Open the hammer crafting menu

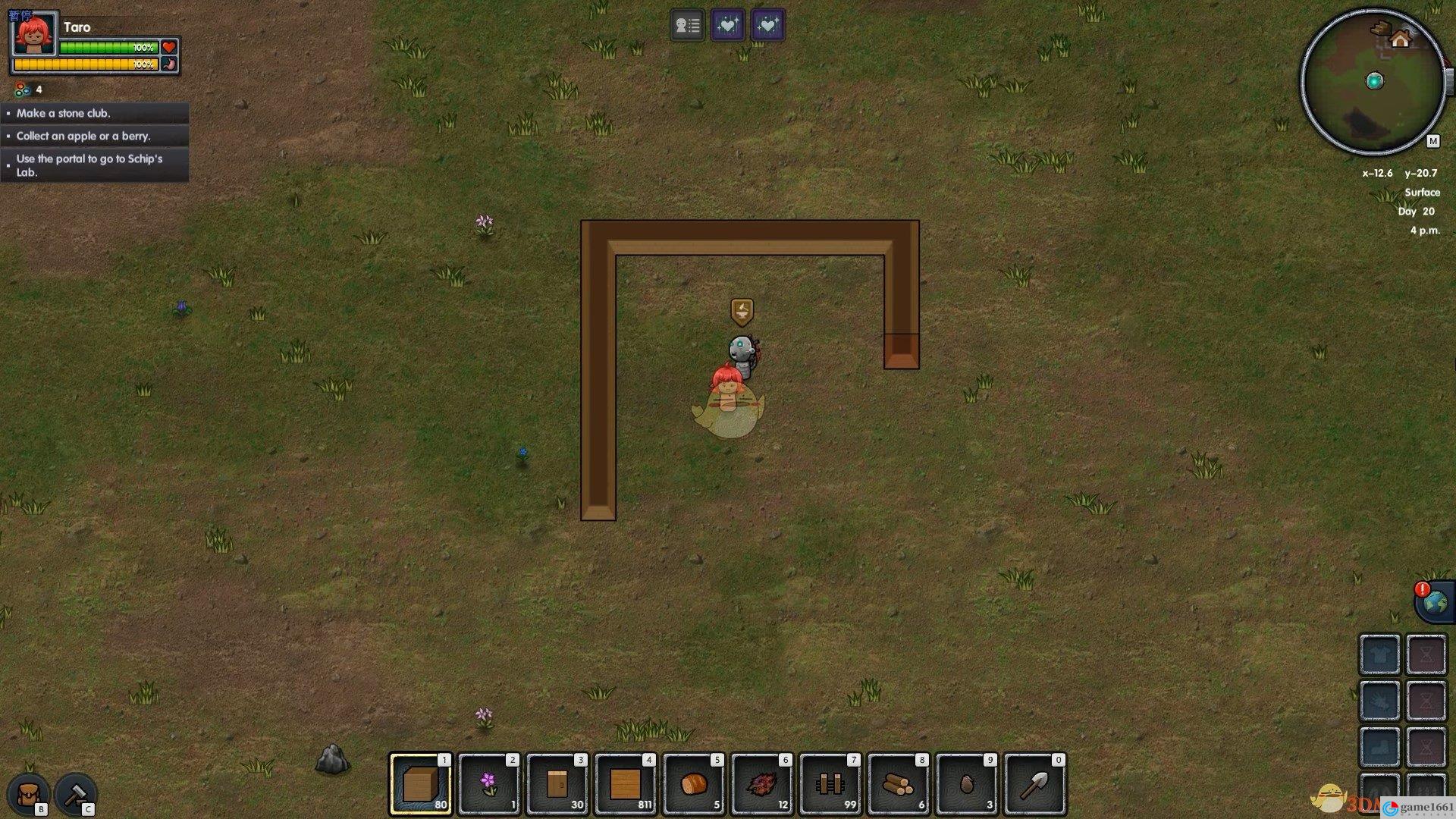click(75, 795)
